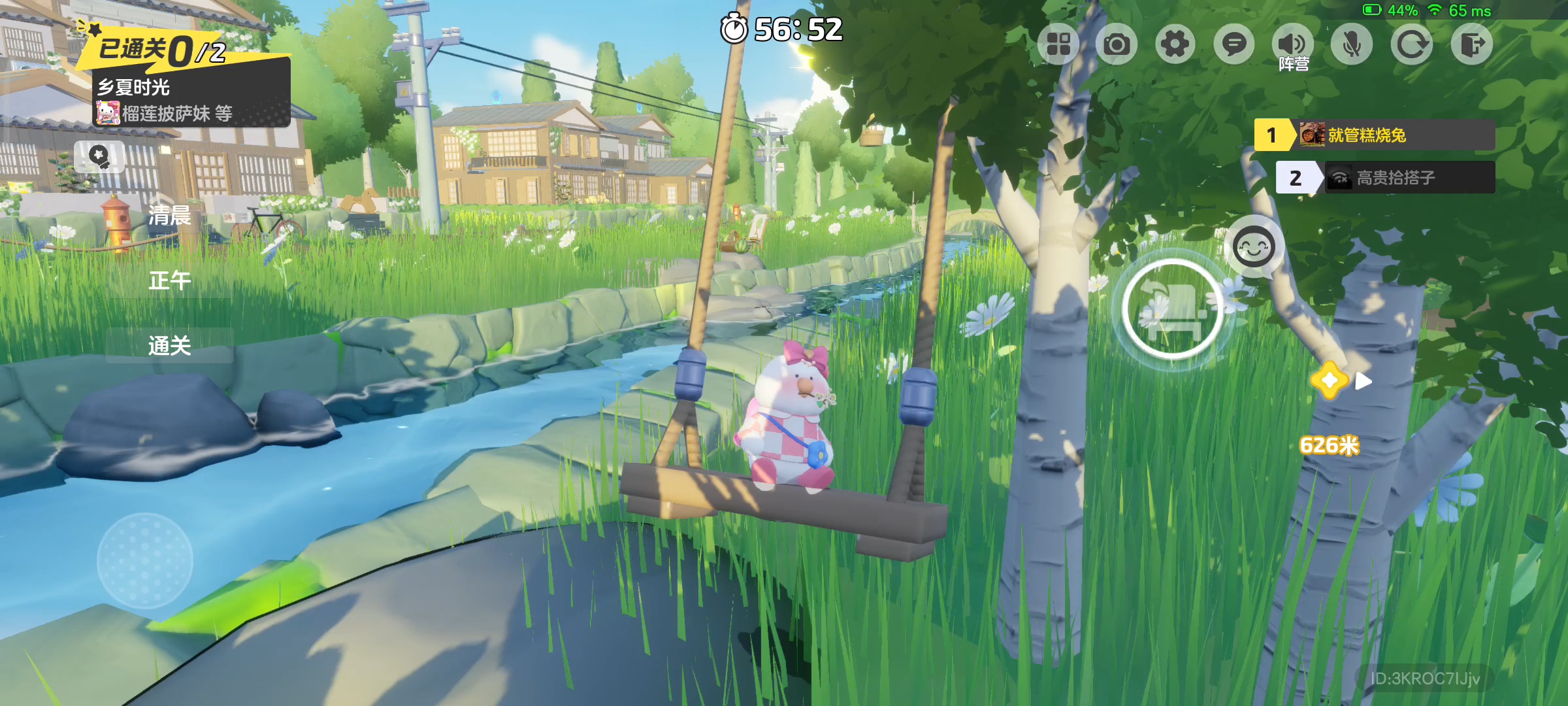The width and height of the screenshot is (1568, 706).
Task: Tap the virtual joystick pad
Action: tap(144, 561)
